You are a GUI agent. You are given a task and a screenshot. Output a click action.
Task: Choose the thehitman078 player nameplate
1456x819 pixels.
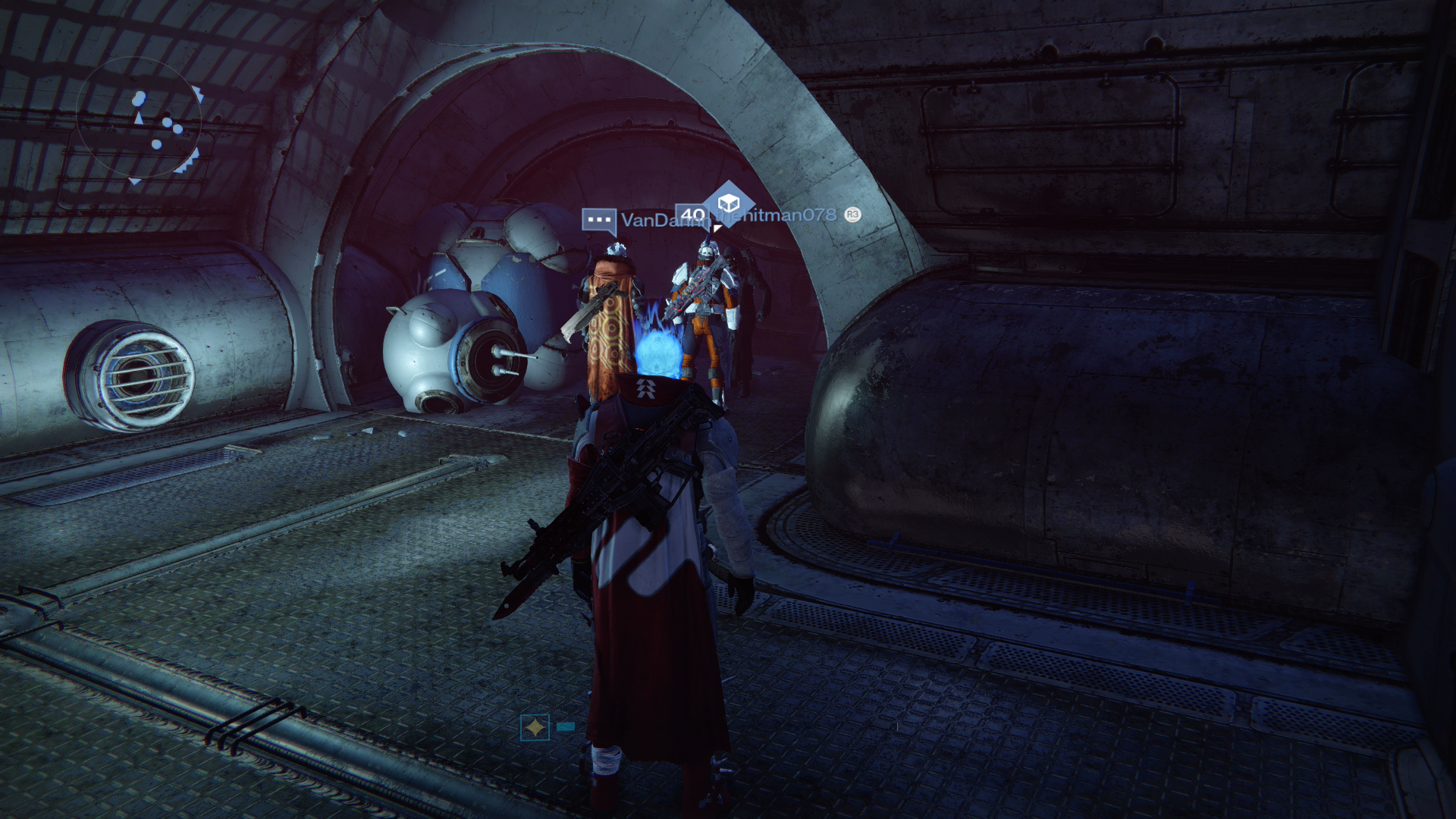point(781,215)
